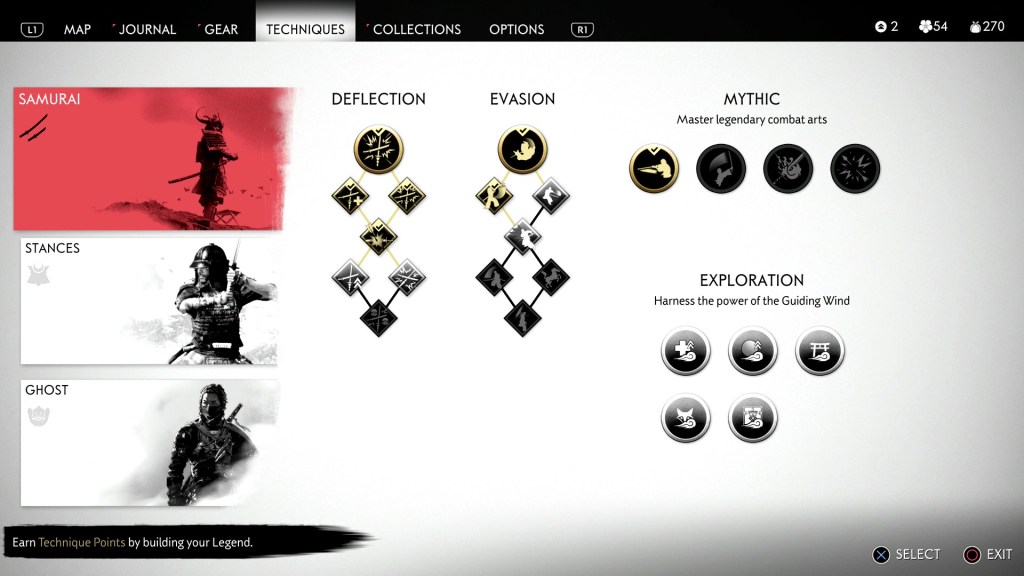The image size is (1024, 576).
Task: Switch to the Options tab
Action: click(x=516, y=29)
